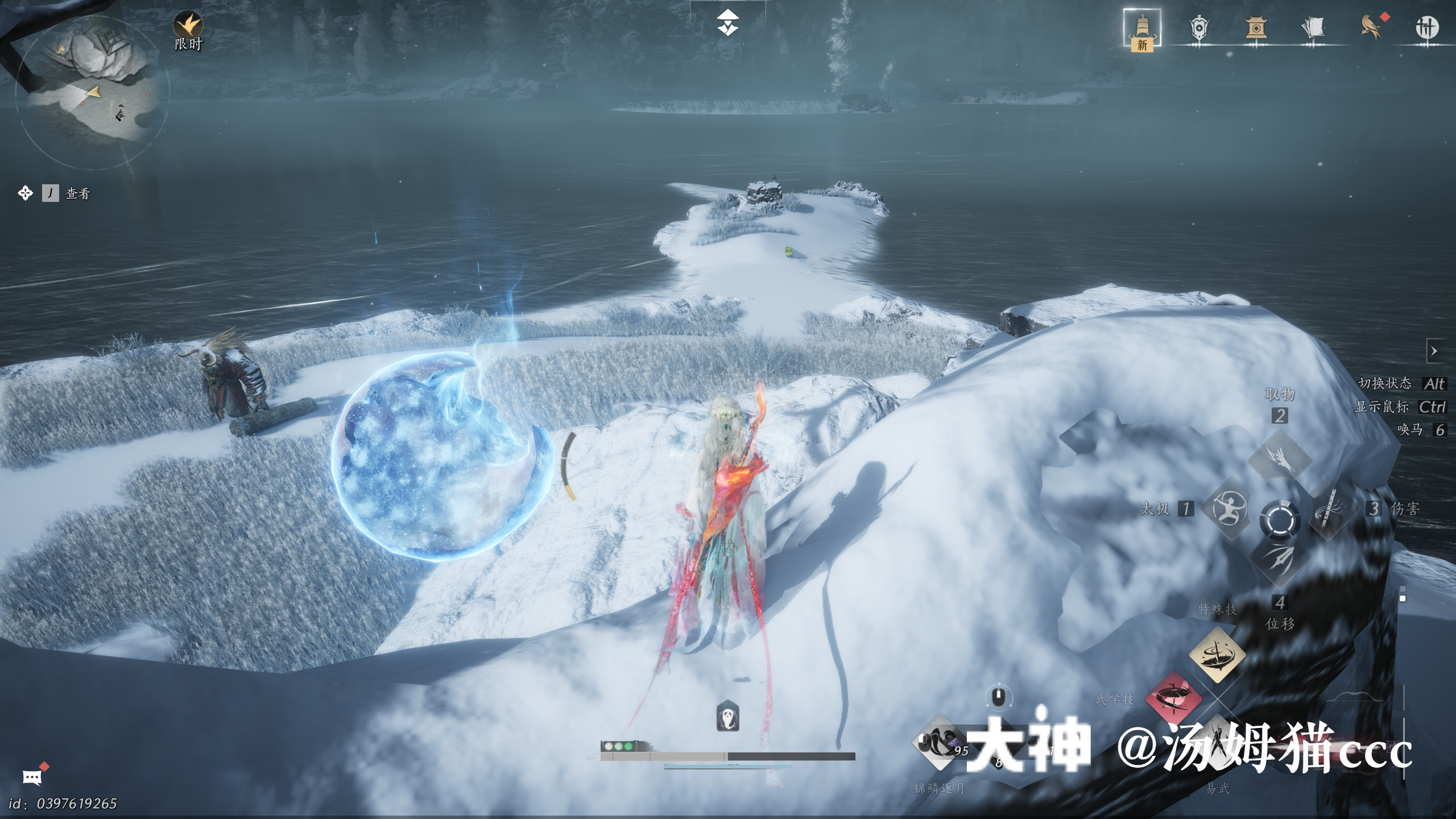Select the 锦鳞逐月 item slot
The width and height of the screenshot is (1456, 819).
point(940,743)
